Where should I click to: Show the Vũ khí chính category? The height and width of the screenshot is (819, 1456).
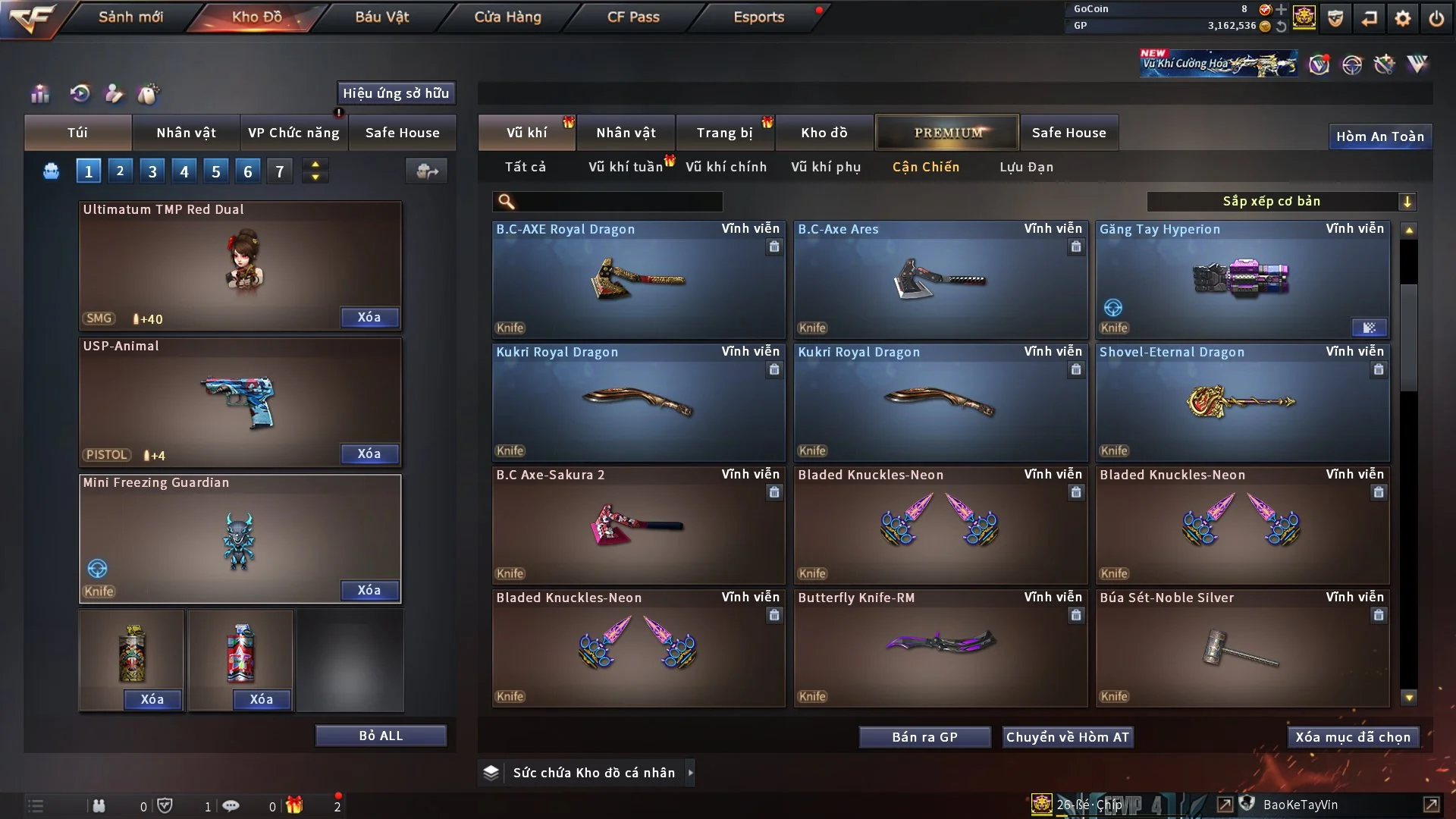coord(726,167)
